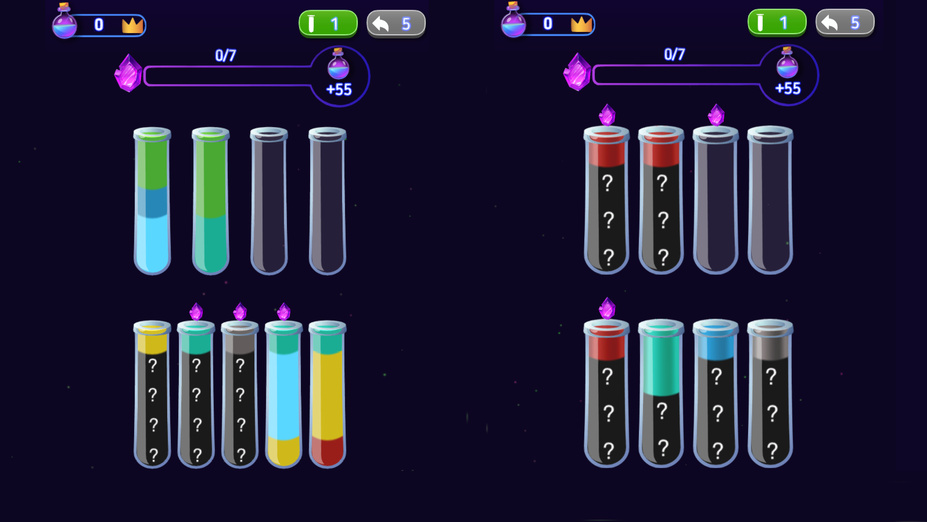Viewport: 927px width, 522px height.
Task: Add an extra tube to the green-tube board
Action: pyautogui.click(x=327, y=24)
